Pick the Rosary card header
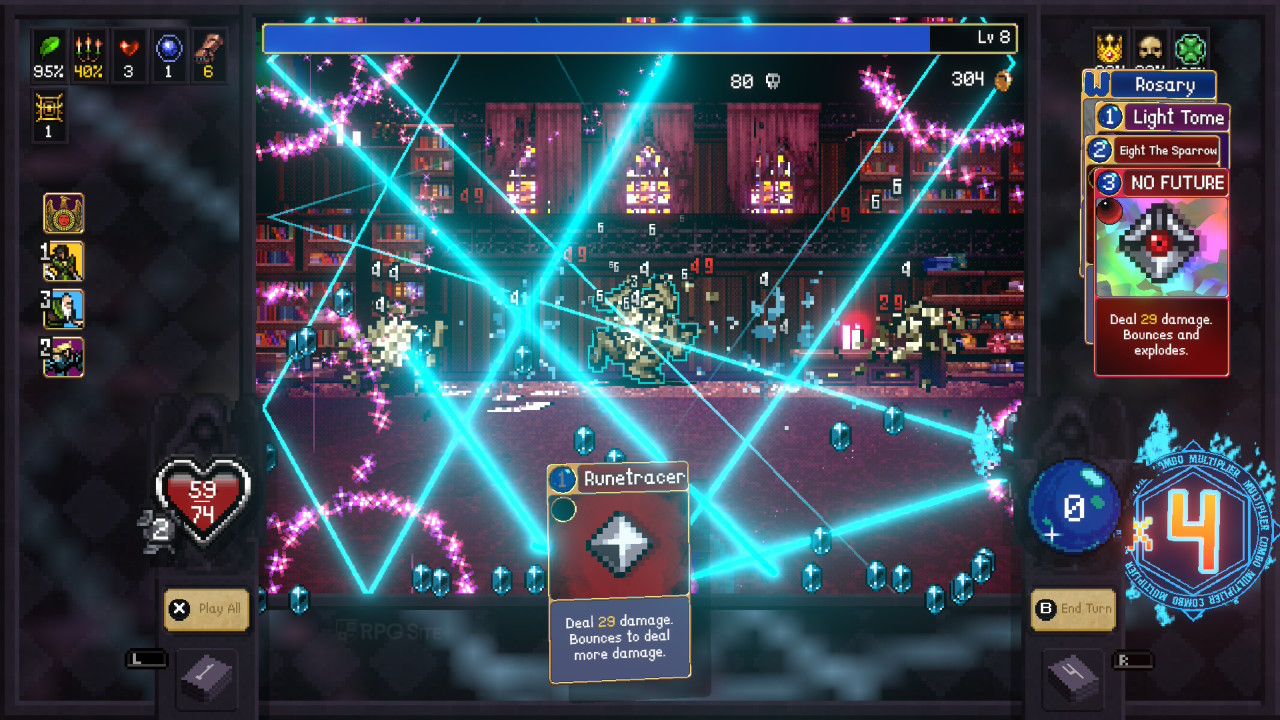The height and width of the screenshot is (720, 1280). click(1152, 85)
